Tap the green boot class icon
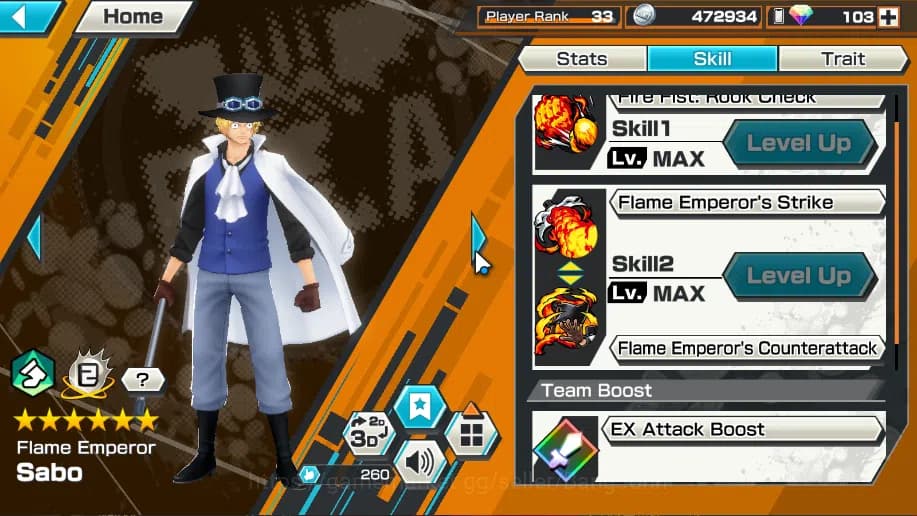This screenshot has width=917, height=516. [34, 373]
